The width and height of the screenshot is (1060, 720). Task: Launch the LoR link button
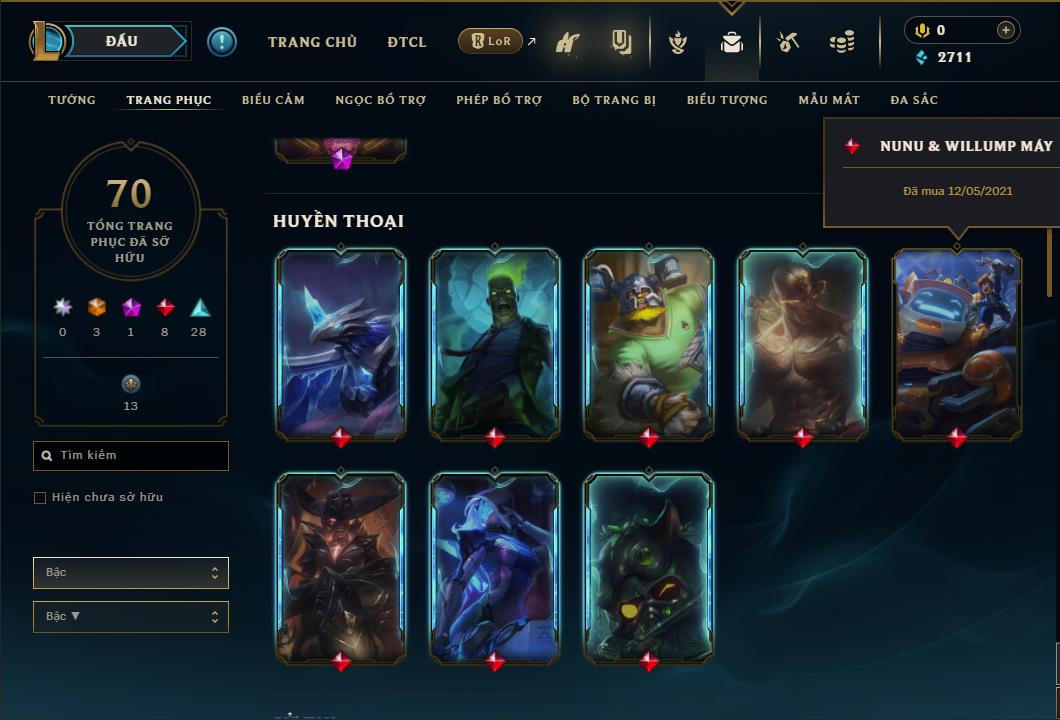pyautogui.click(x=490, y=41)
